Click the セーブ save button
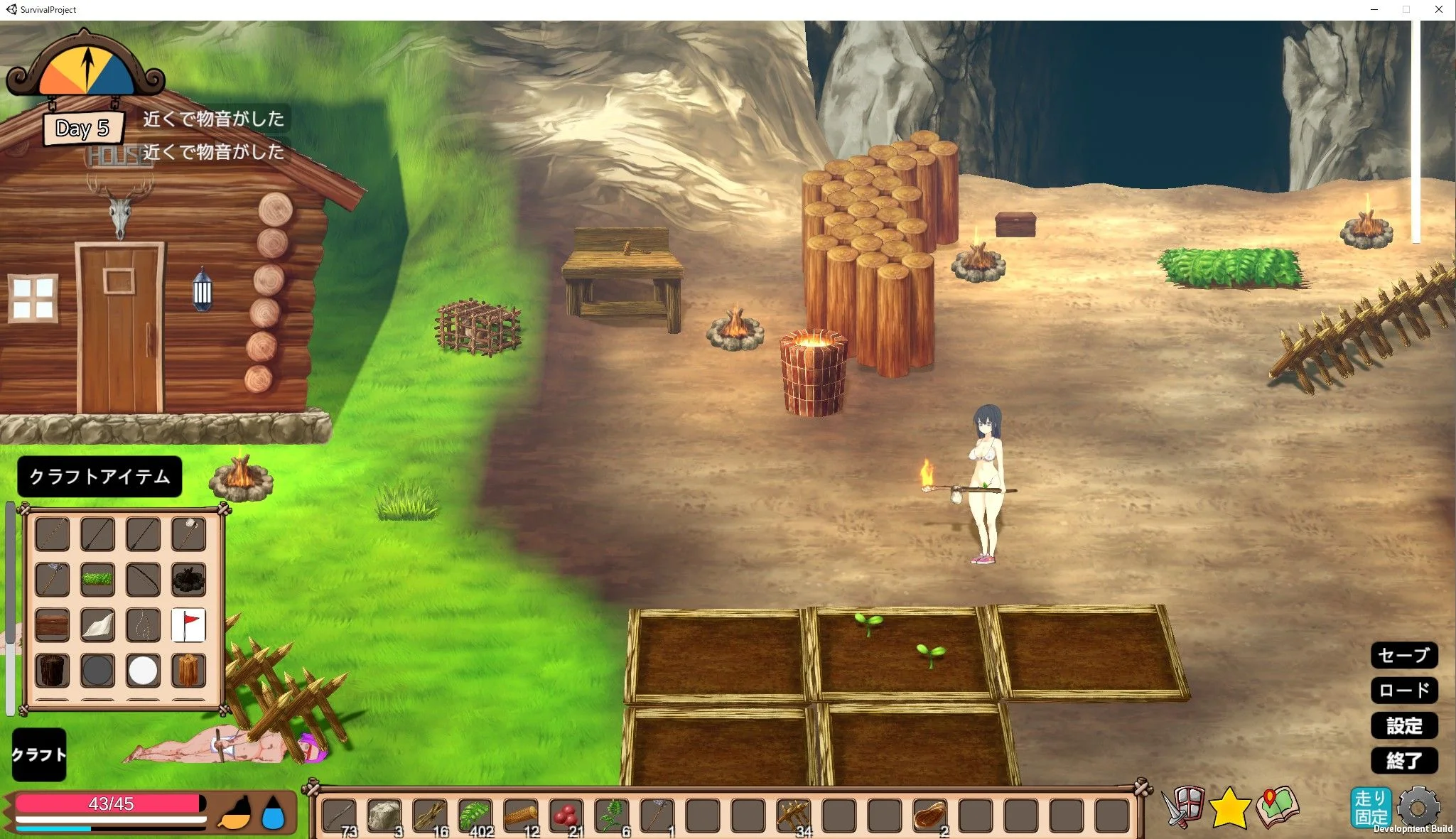The width and height of the screenshot is (1456, 839). (1403, 655)
